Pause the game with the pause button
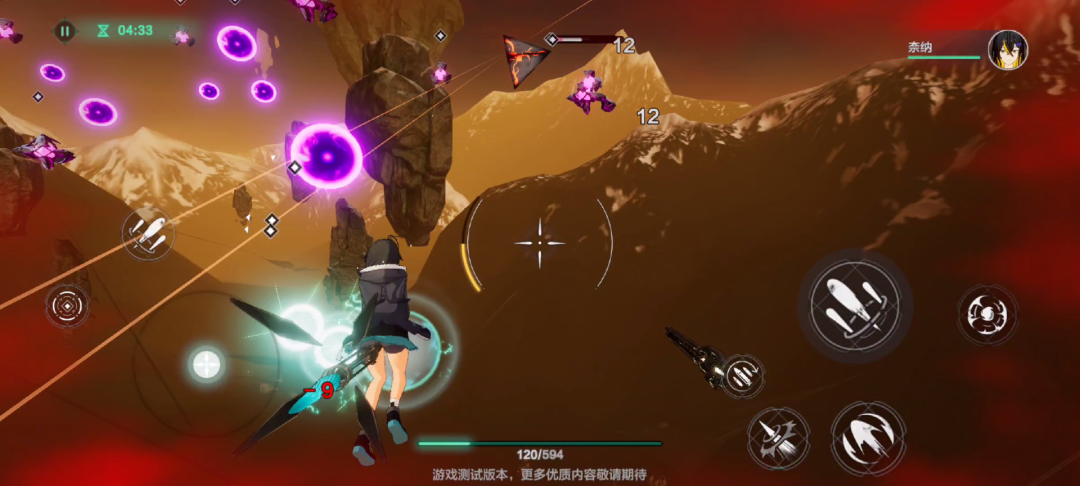Image resolution: width=1080 pixels, height=486 pixels. point(65,31)
